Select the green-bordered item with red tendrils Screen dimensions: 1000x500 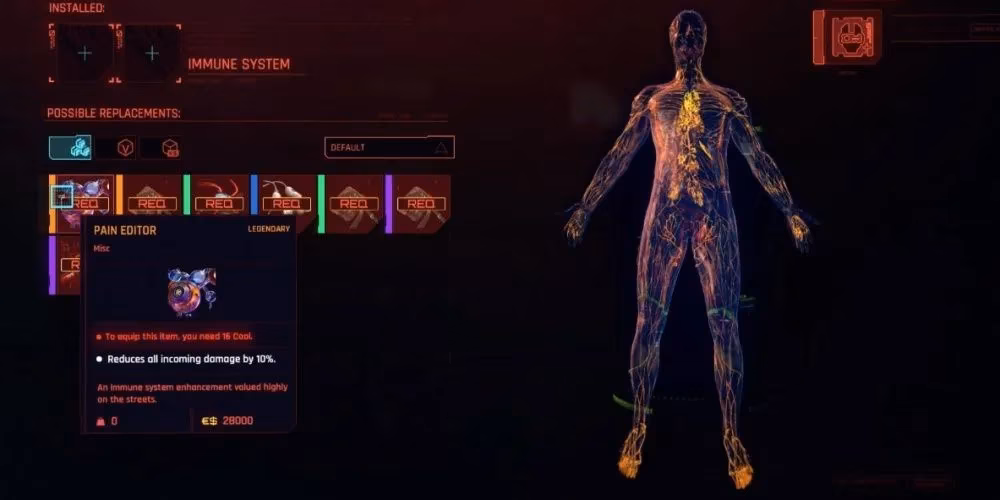coord(218,202)
